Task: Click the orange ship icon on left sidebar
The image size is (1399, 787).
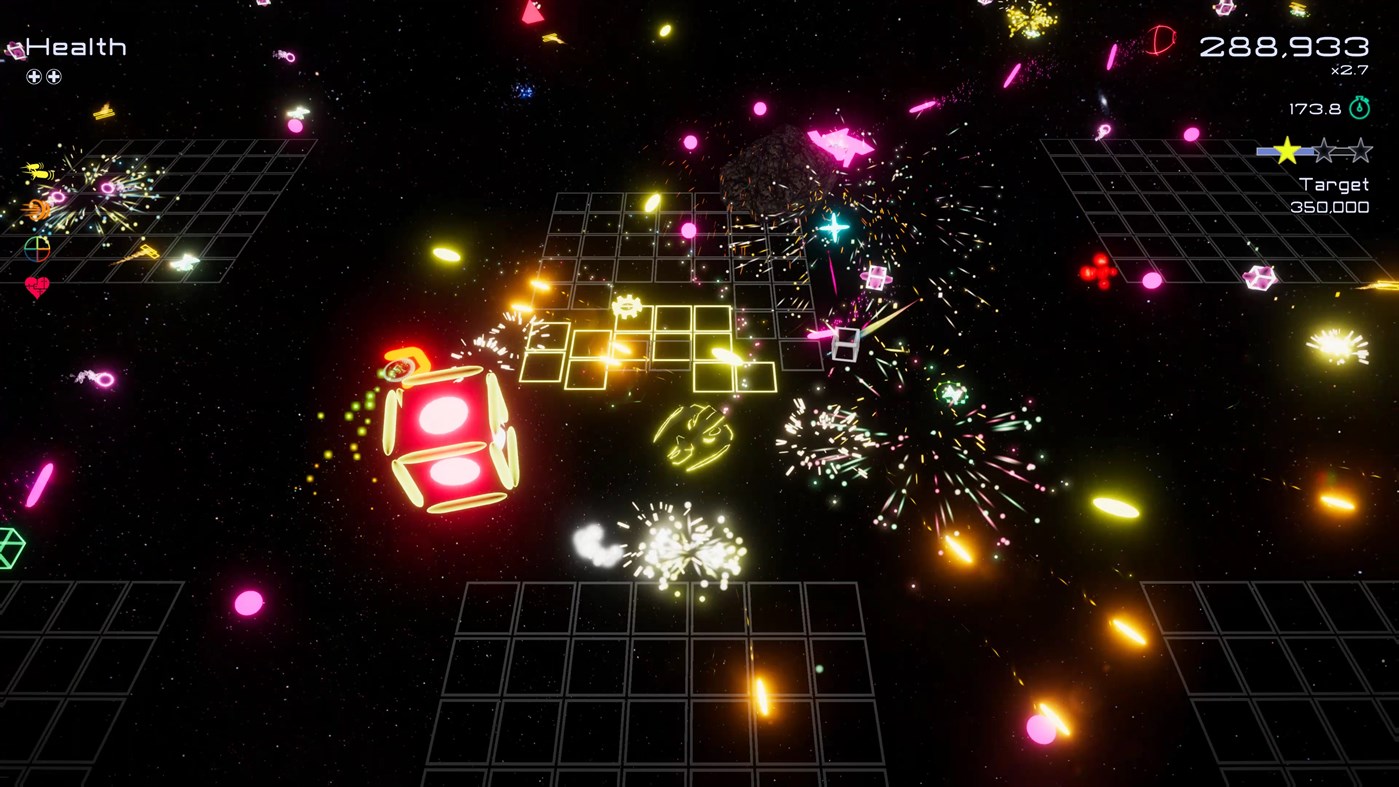Action: pyautogui.click(x=37, y=209)
